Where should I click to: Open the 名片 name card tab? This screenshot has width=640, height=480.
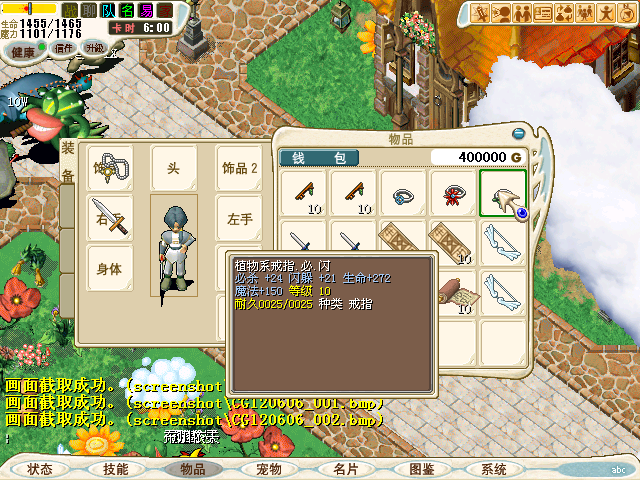(345, 468)
